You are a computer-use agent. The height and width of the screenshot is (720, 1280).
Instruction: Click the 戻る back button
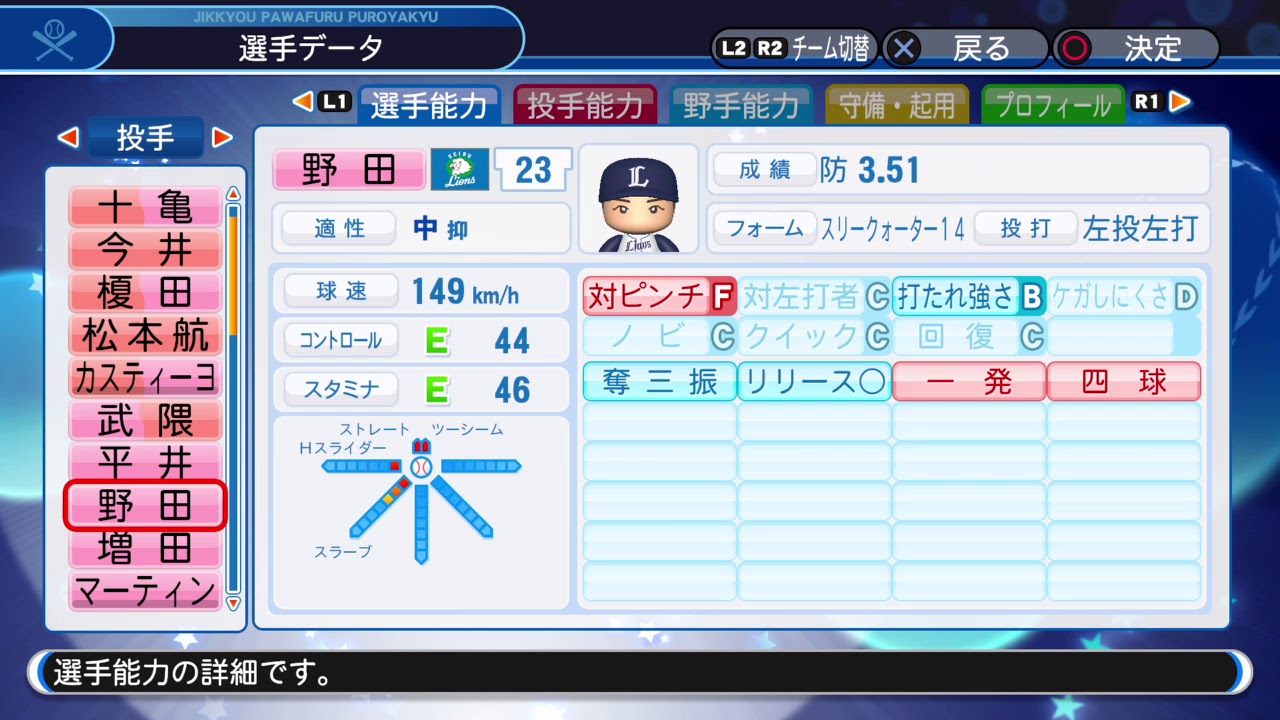(966, 48)
